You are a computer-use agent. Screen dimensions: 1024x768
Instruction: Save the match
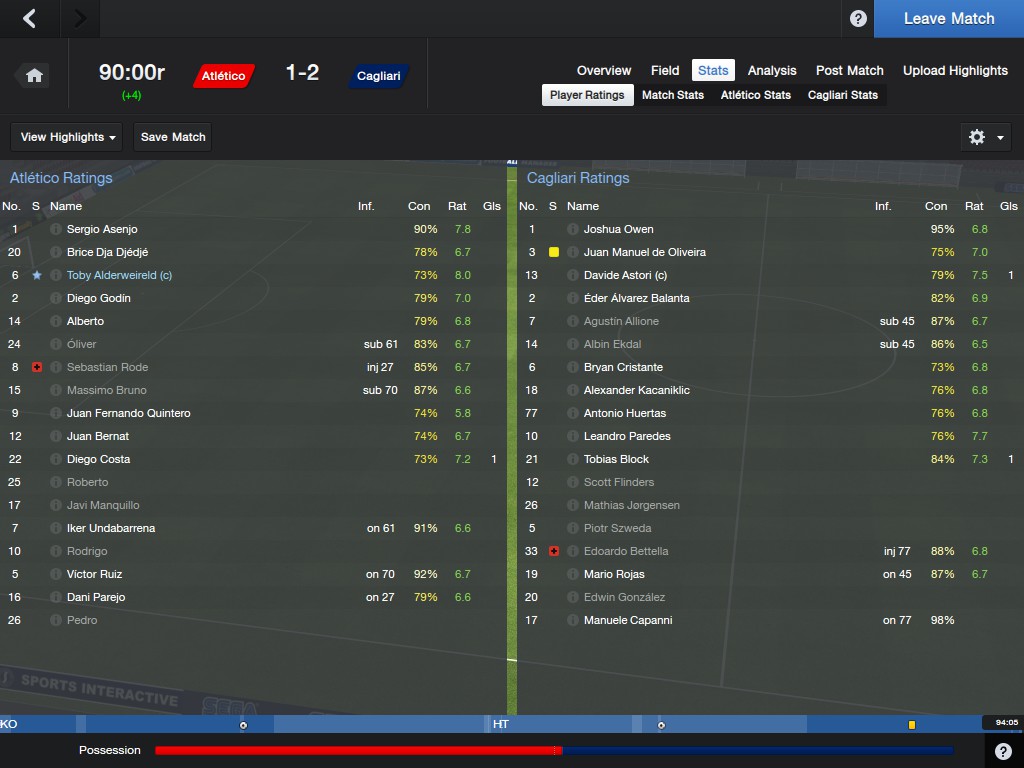173,137
